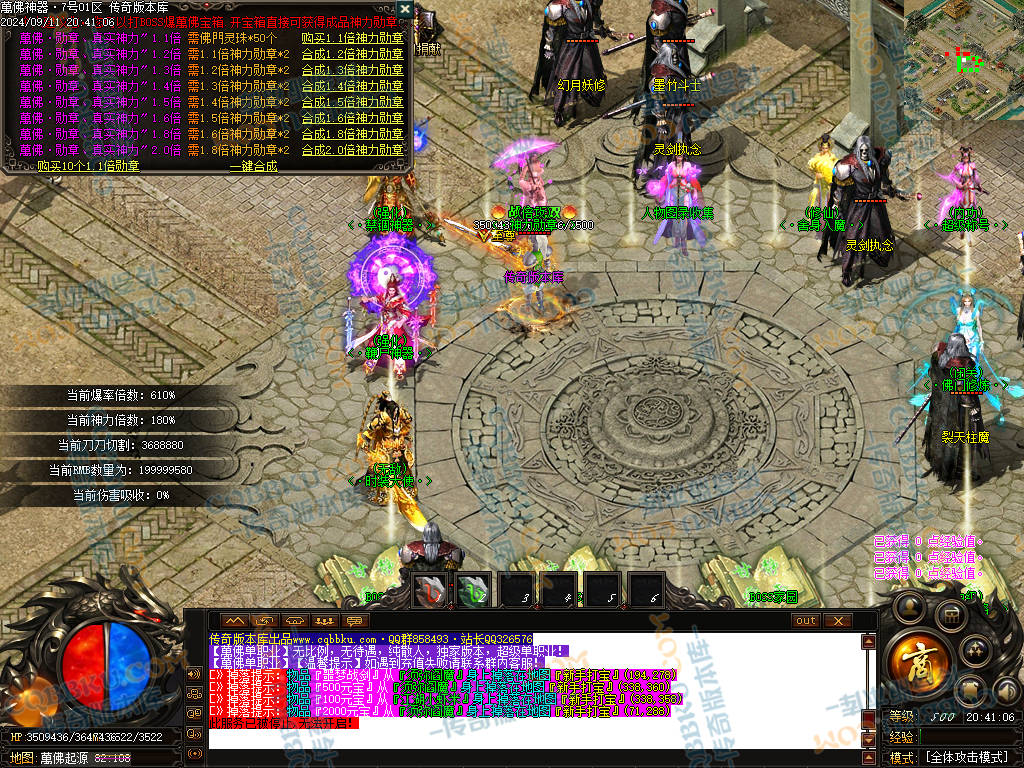
Task: Activate the 一键合成 one-click combine link
Action: [x=252, y=166]
